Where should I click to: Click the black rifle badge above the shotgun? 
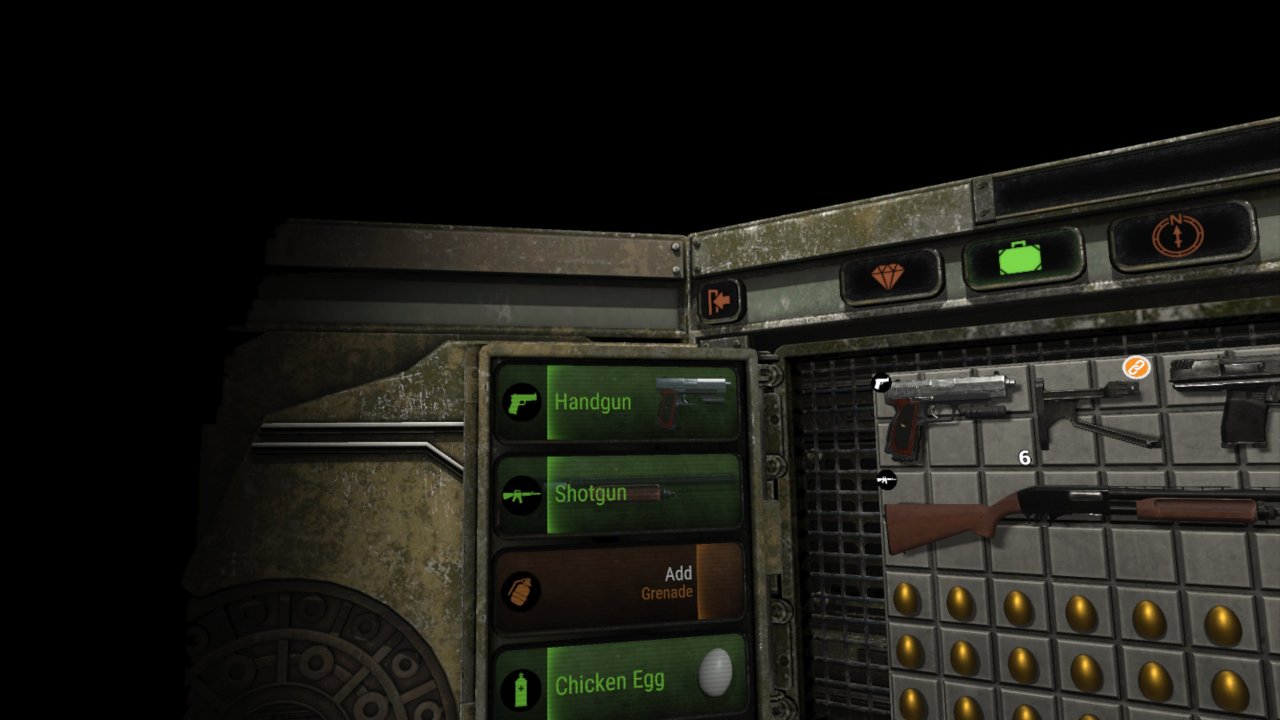pyautogui.click(x=887, y=481)
